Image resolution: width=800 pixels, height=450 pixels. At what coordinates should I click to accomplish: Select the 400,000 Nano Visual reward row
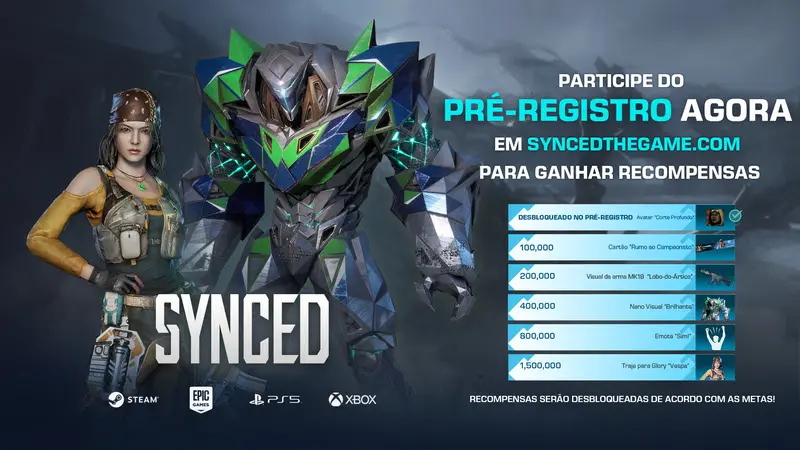(622, 307)
